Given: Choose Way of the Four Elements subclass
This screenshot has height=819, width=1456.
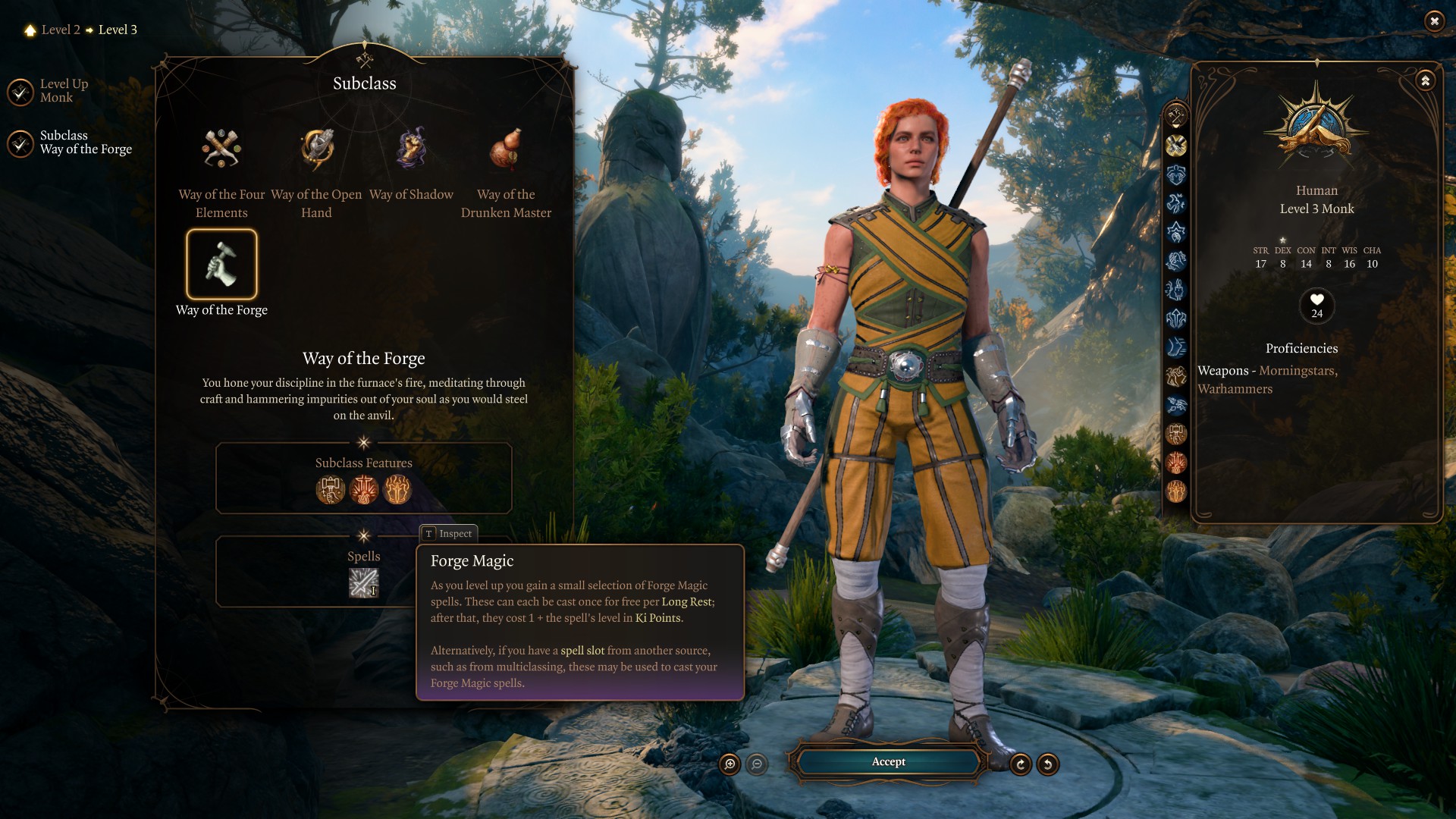Looking at the screenshot, I should click(x=221, y=149).
